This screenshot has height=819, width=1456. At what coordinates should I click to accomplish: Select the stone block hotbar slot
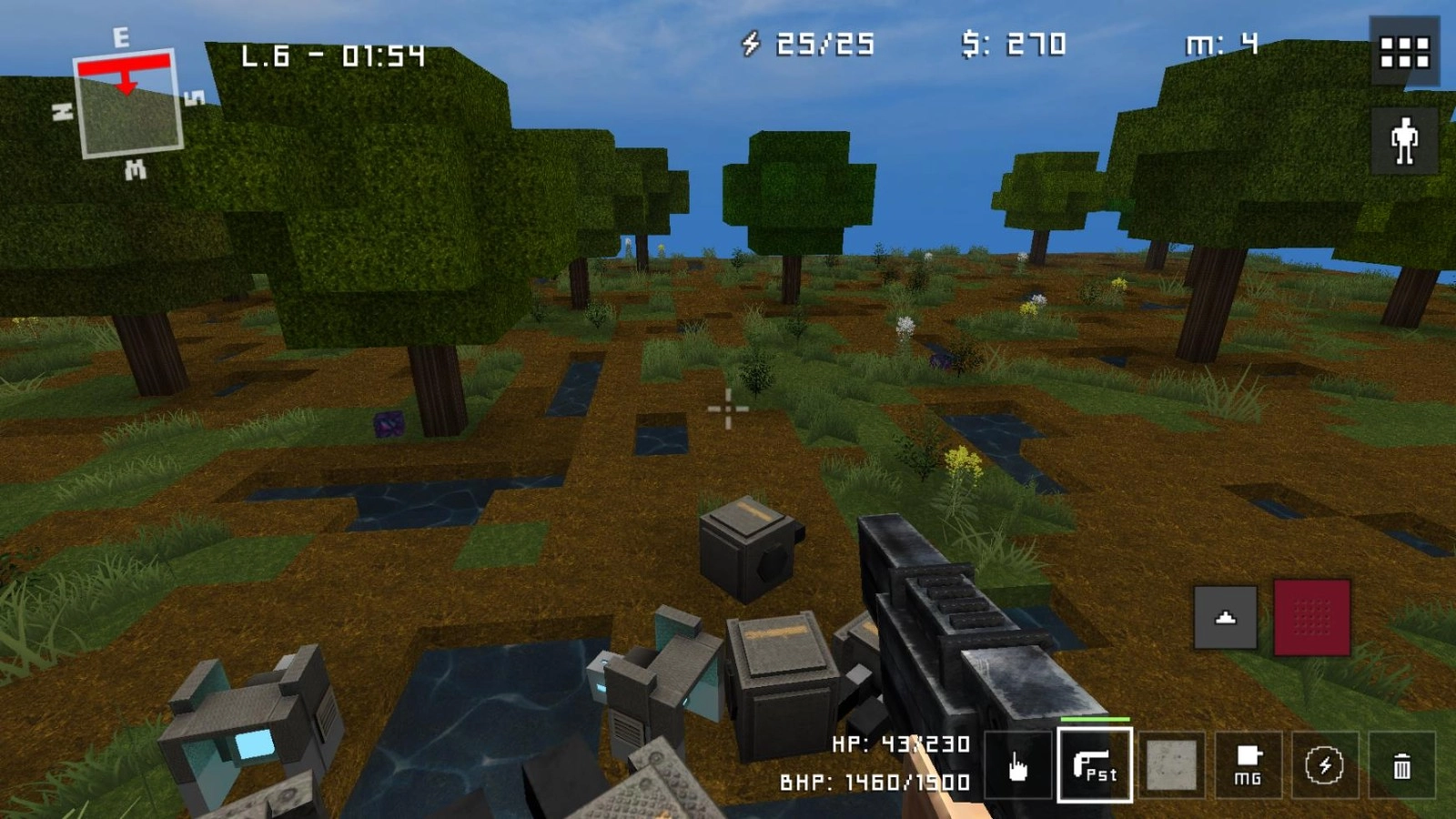(1171, 767)
